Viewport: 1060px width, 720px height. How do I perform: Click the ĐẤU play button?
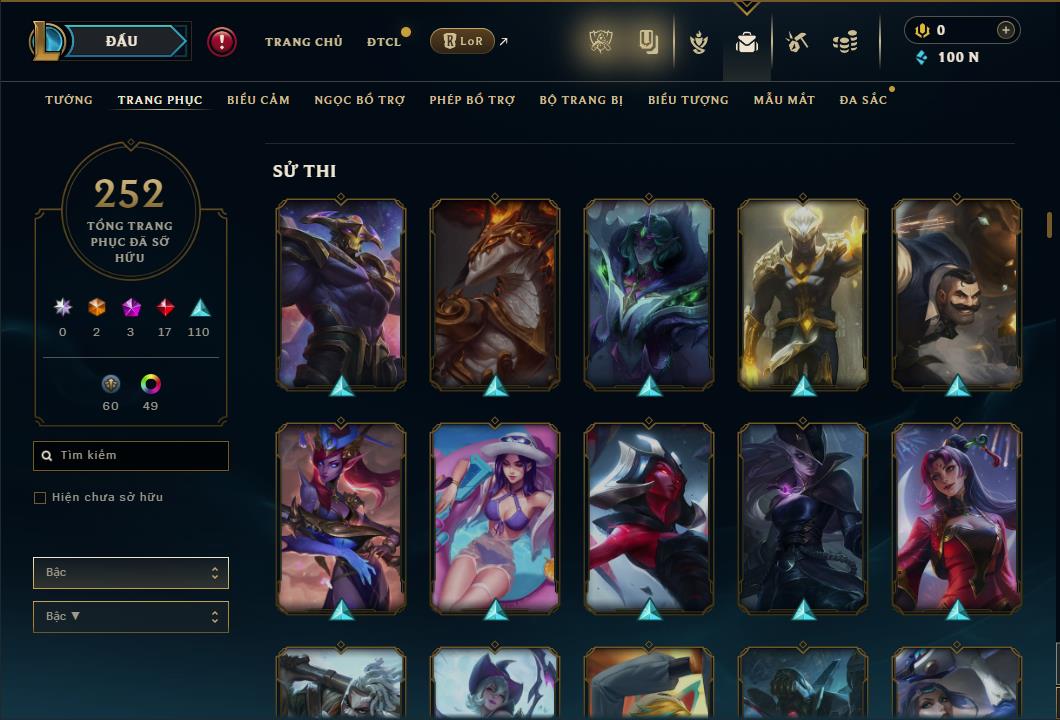[x=122, y=41]
